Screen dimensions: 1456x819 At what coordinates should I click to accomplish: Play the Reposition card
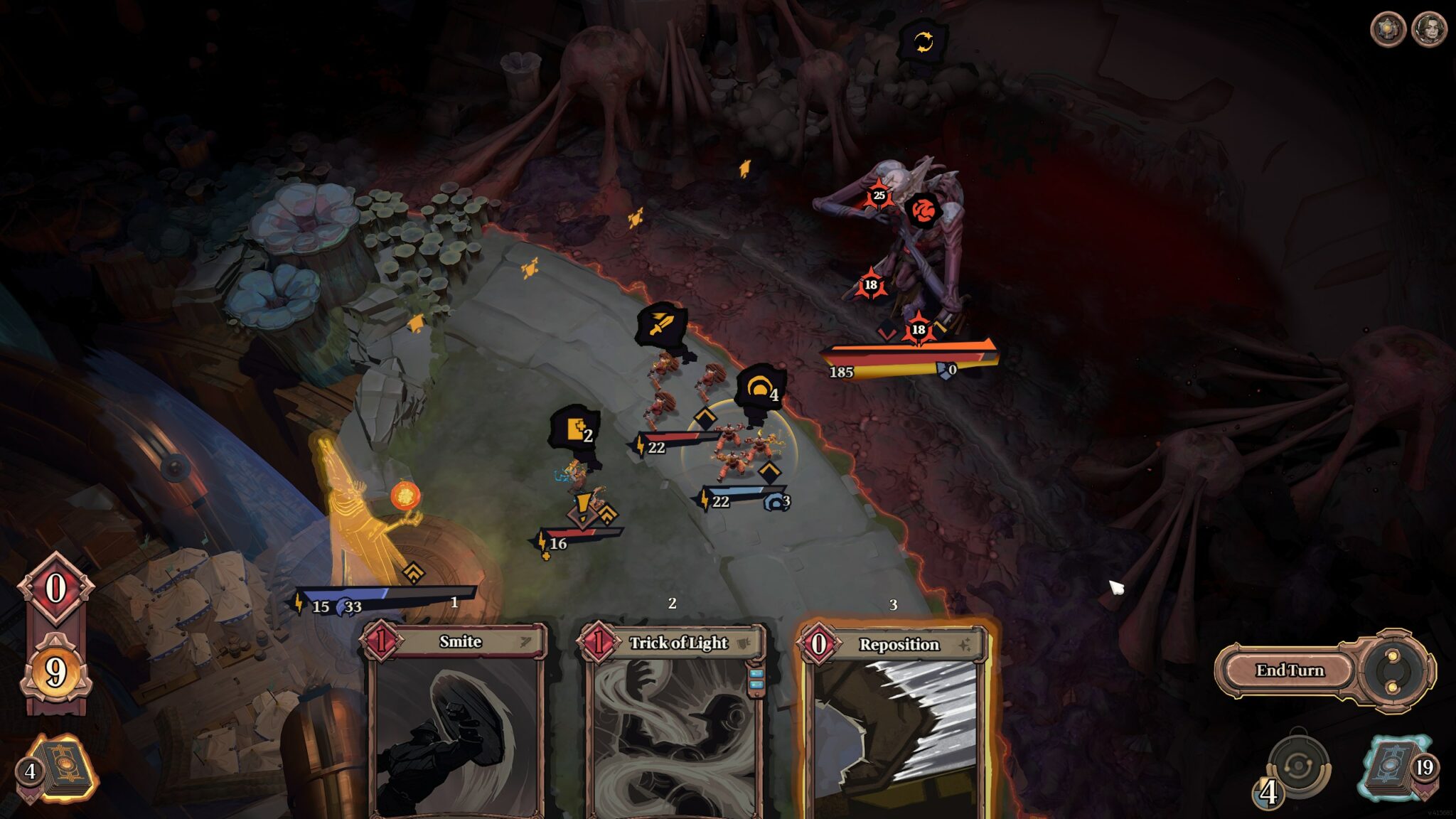pos(894,718)
